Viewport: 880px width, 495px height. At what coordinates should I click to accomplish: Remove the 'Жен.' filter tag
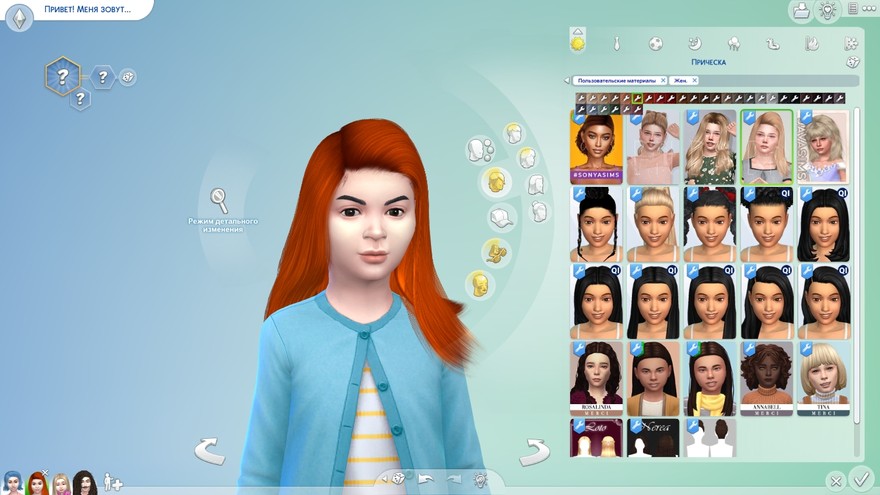695,80
